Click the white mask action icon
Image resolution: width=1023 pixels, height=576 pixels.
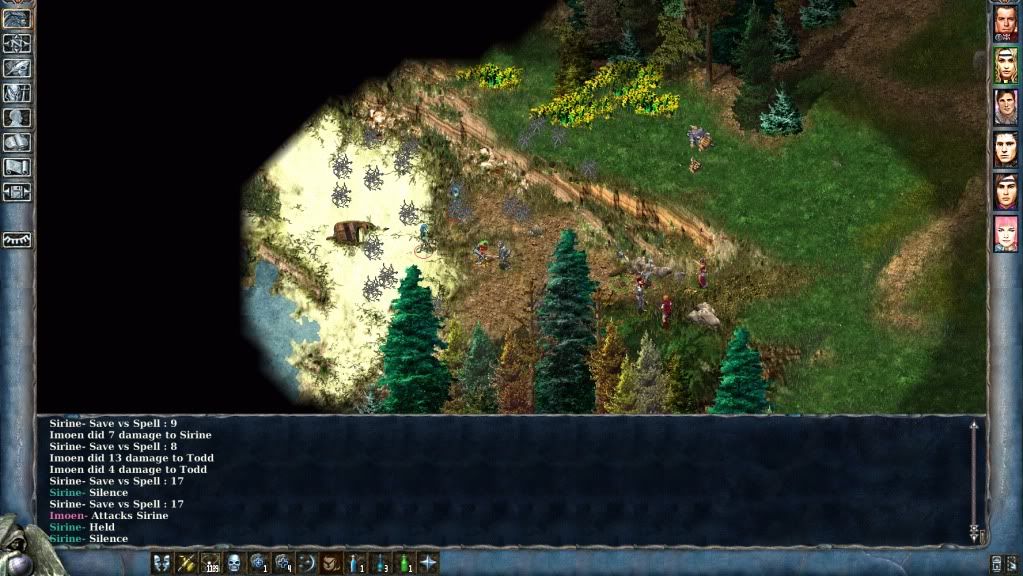(x=162, y=562)
